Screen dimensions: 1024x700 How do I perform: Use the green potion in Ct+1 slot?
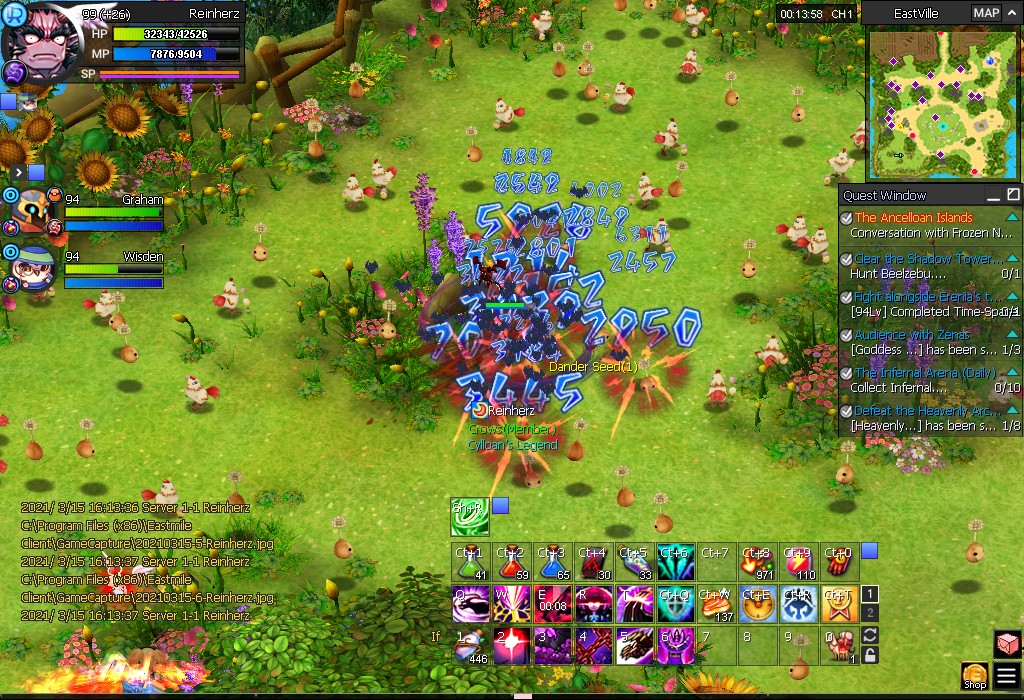point(470,564)
